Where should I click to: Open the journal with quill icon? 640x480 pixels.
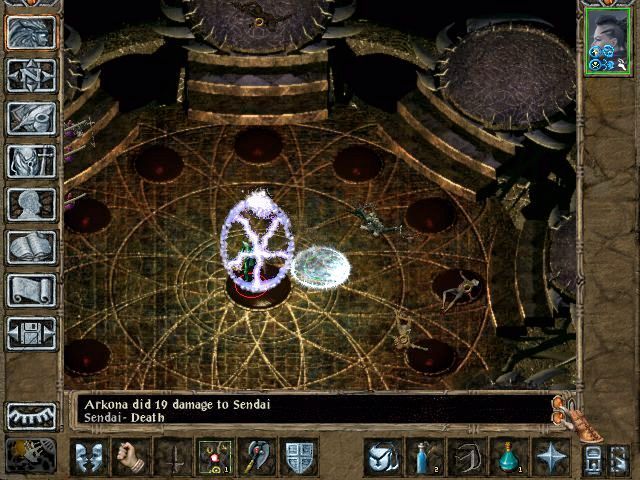click(x=31, y=118)
